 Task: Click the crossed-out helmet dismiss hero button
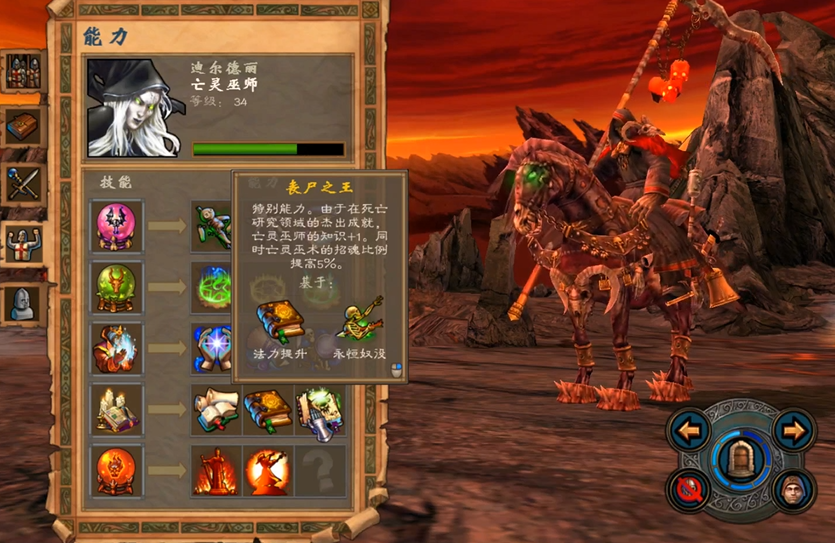(690, 490)
